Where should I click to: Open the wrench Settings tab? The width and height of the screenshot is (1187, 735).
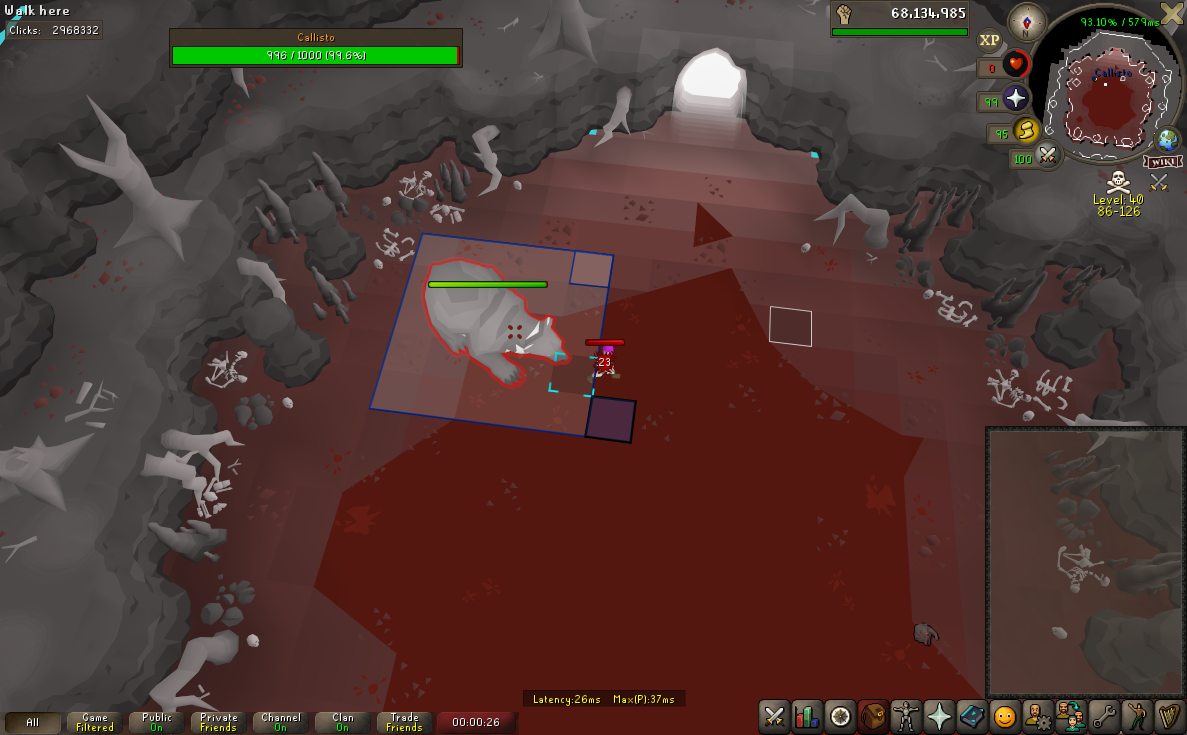[x=1104, y=716]
